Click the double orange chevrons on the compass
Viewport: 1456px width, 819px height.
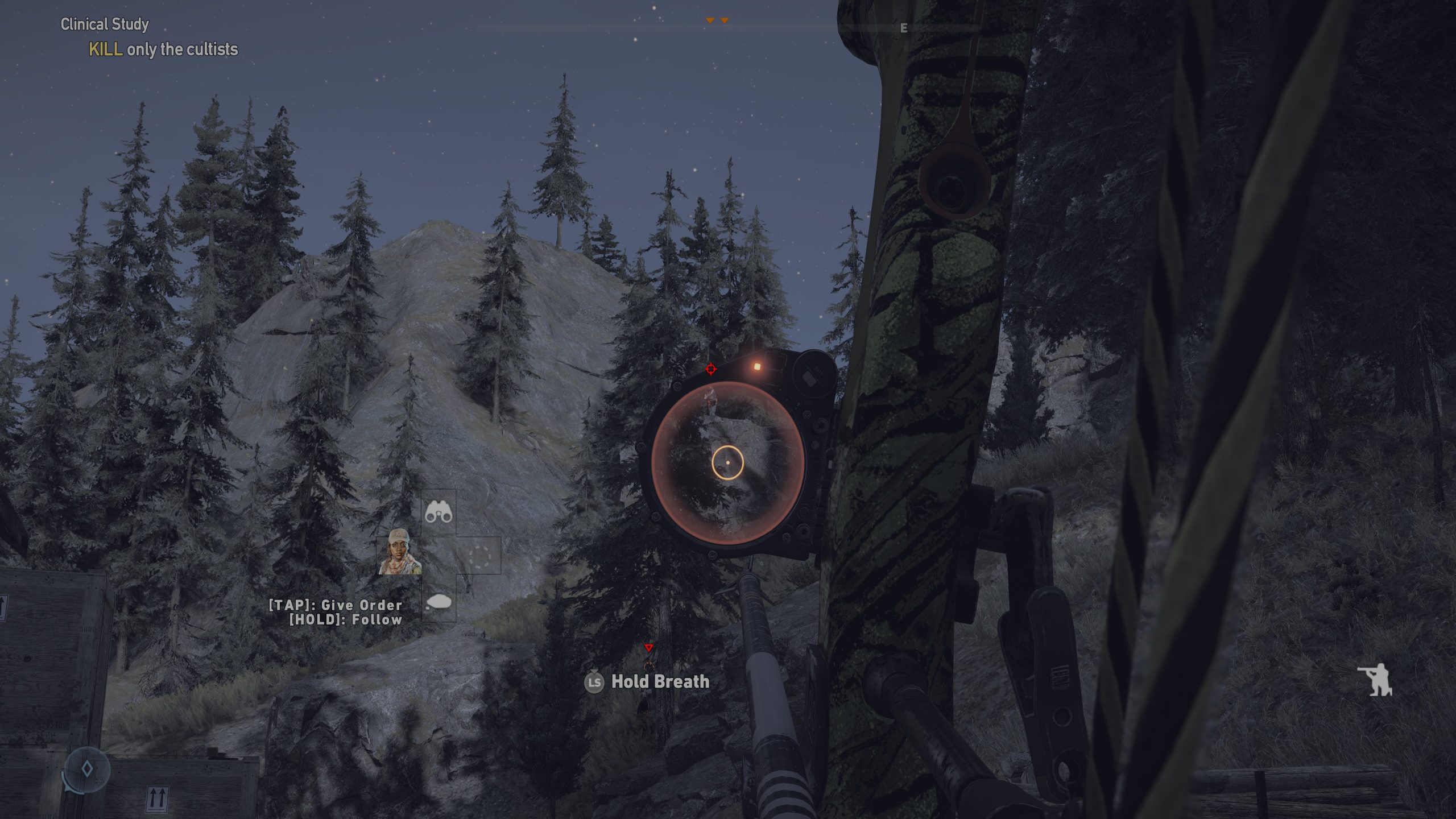[717, 18]
